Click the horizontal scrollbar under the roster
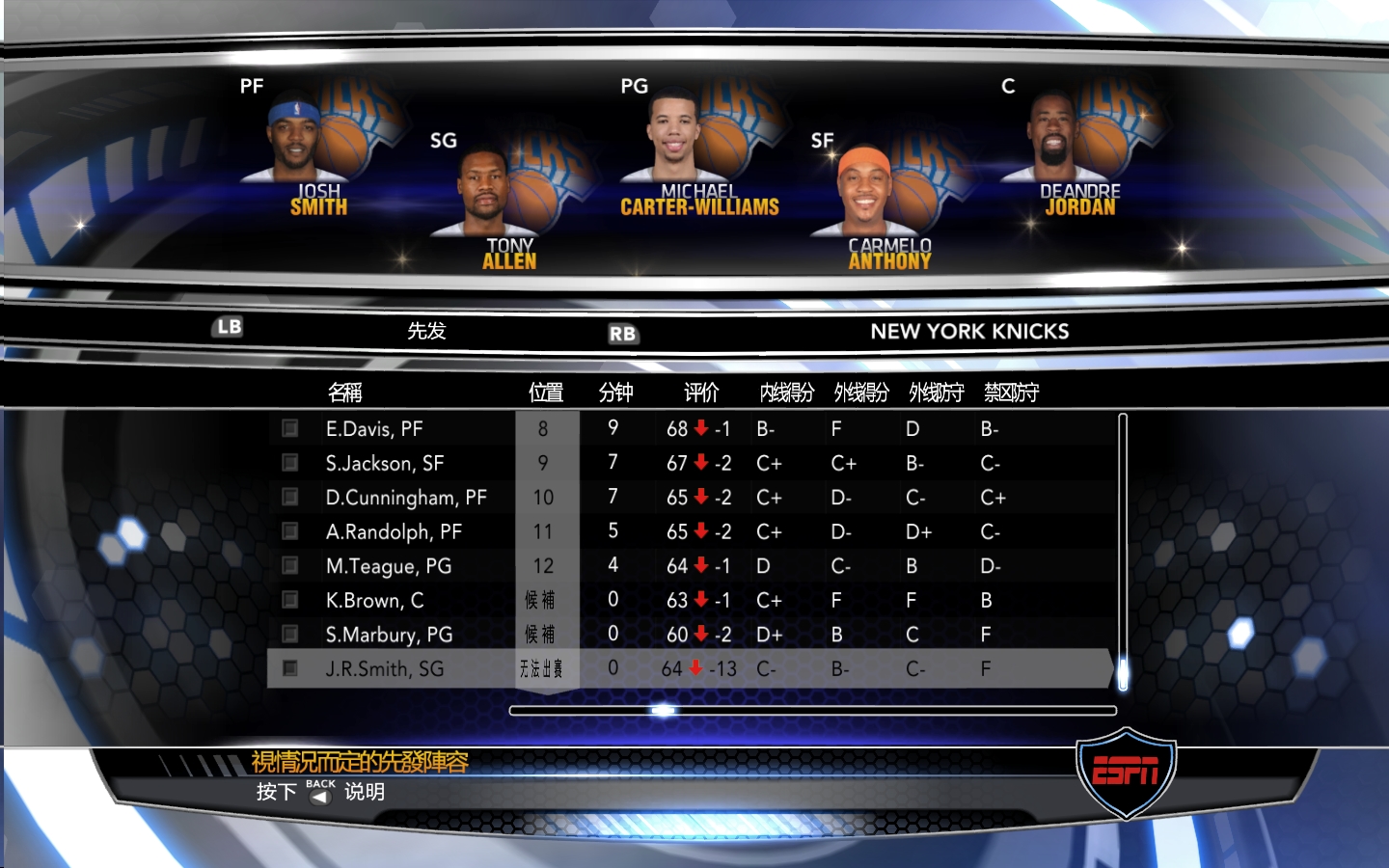Image resolution: width=1389 pixels, height=868 pixels. click(x=812, y=711)
